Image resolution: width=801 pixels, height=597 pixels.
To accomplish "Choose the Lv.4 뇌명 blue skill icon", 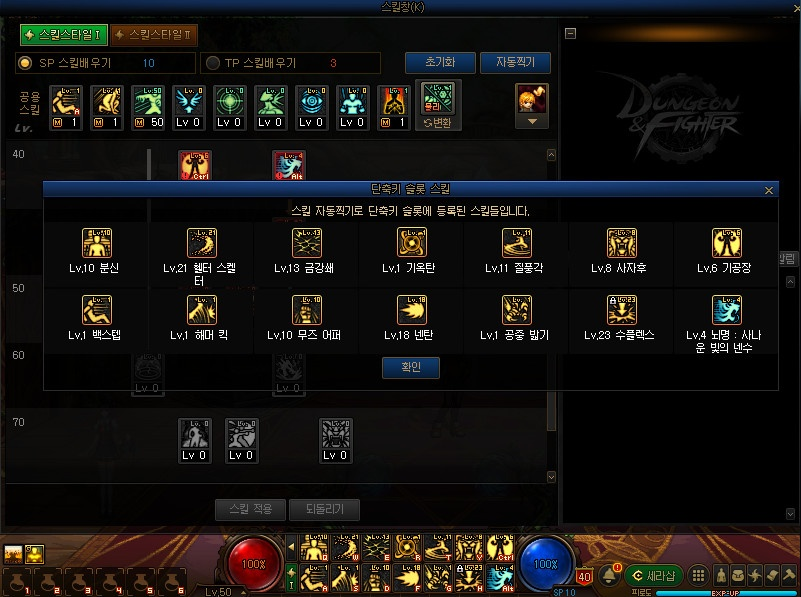I will 727,309.
